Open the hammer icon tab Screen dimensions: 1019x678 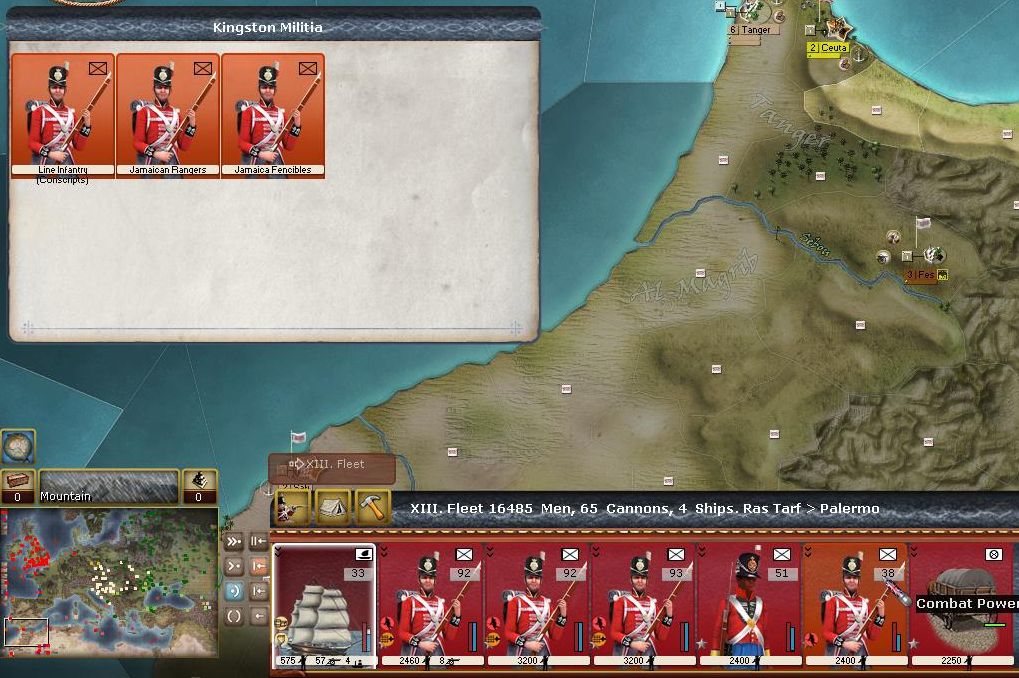click(x=373, y=508)
